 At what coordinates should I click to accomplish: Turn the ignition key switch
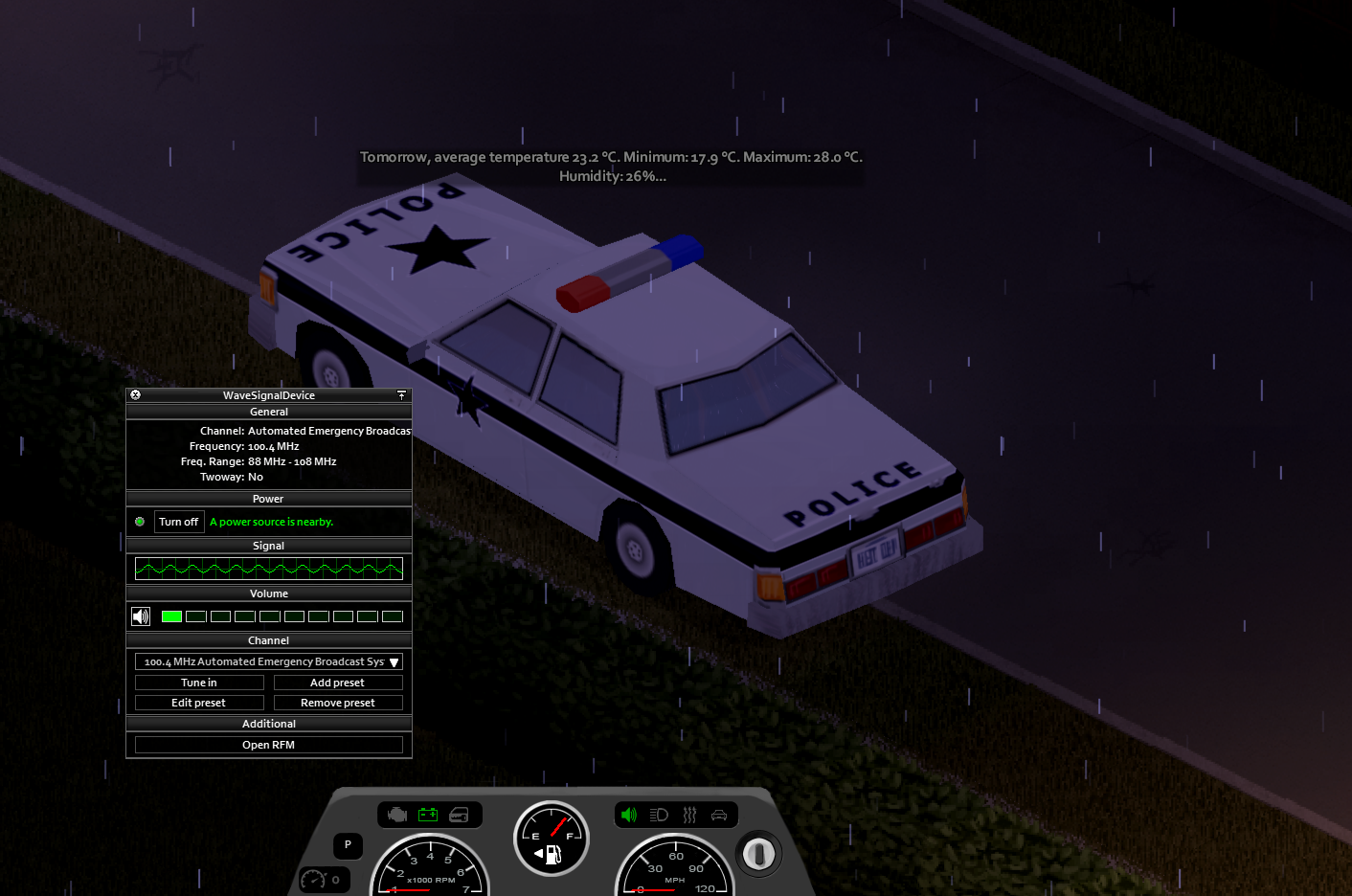[759, 853]
